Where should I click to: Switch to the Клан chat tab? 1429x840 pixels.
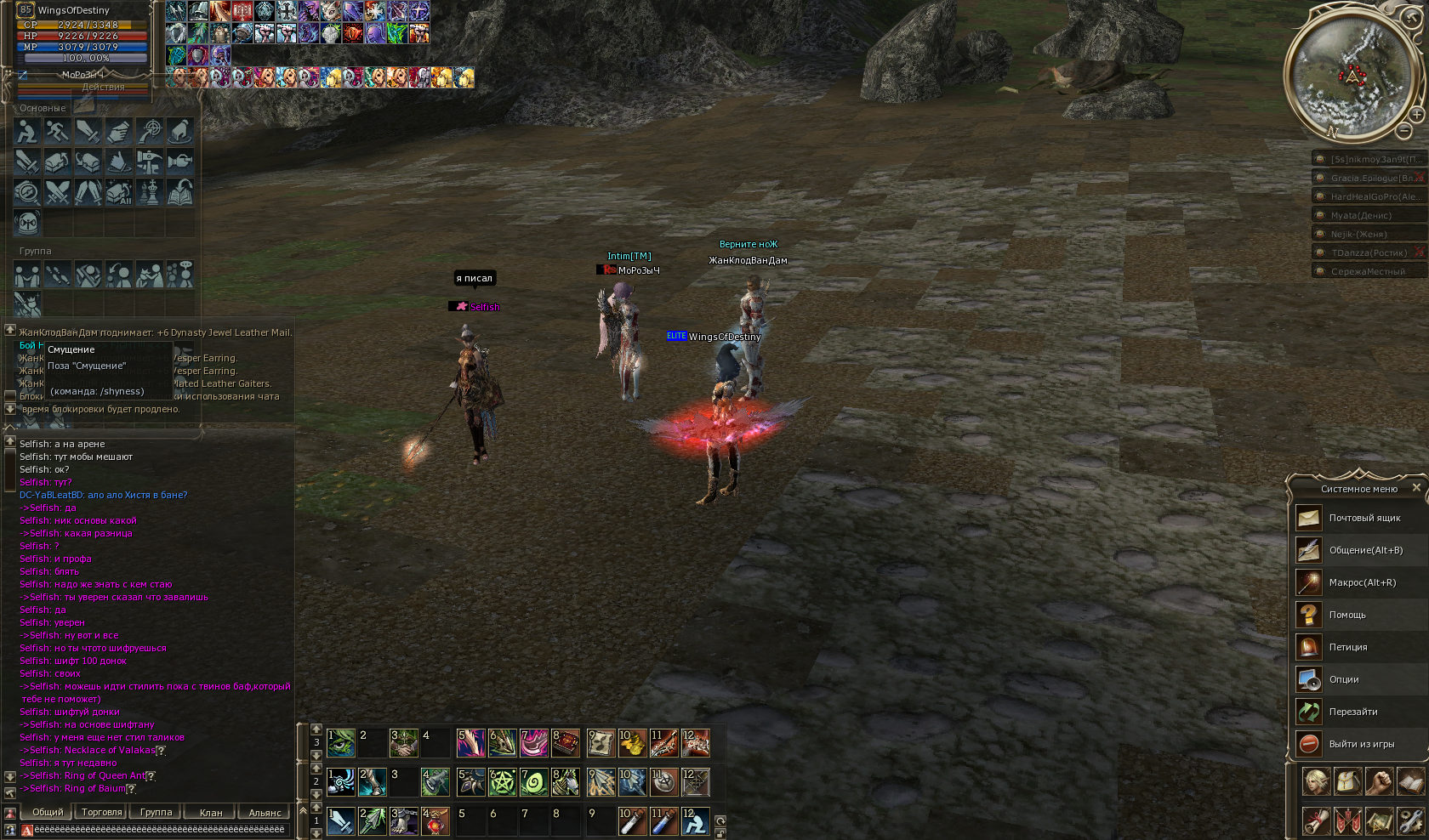point(210,812)
